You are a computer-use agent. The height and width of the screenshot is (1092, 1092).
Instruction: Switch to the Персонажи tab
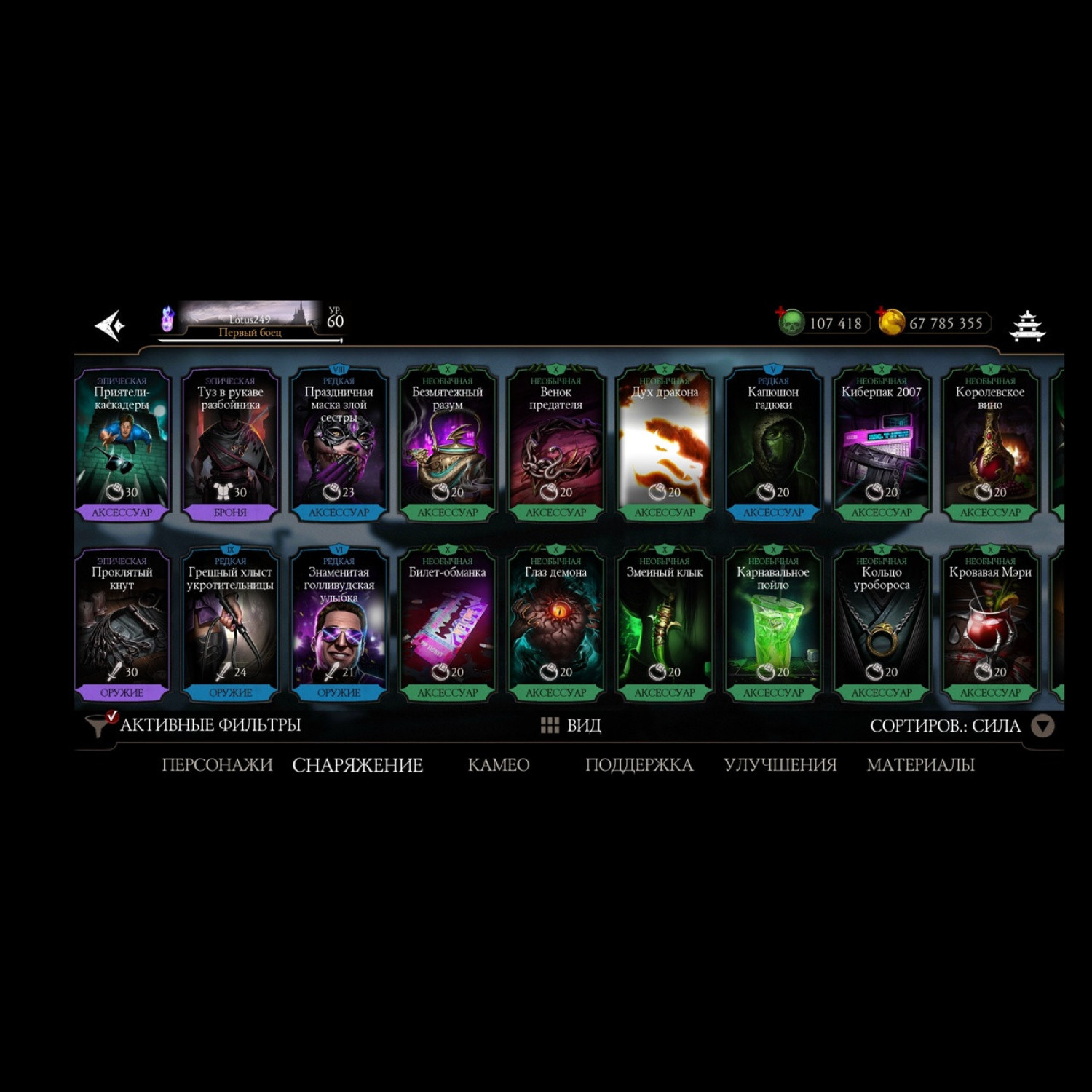click(217, 765)
